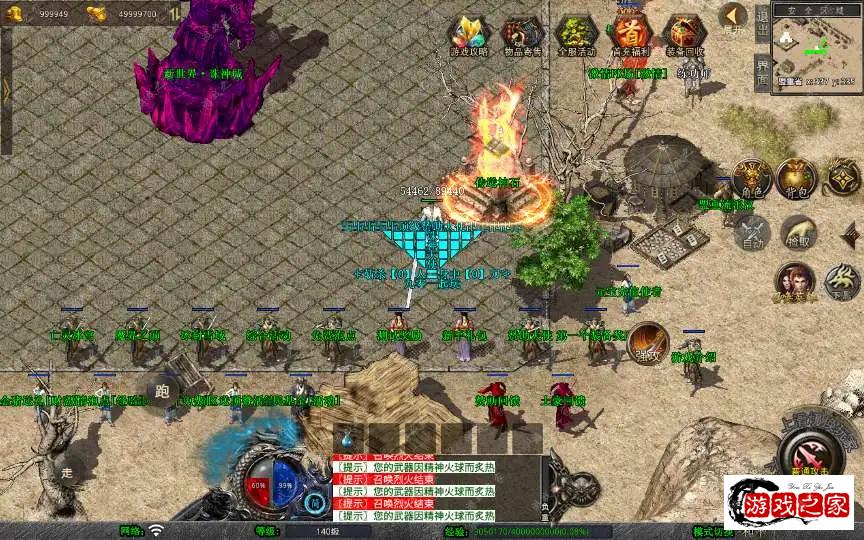The width and height of the screenshot is (864, 540).
Task: Use the blue potion in the hotbar
Action: pos(347,438)
